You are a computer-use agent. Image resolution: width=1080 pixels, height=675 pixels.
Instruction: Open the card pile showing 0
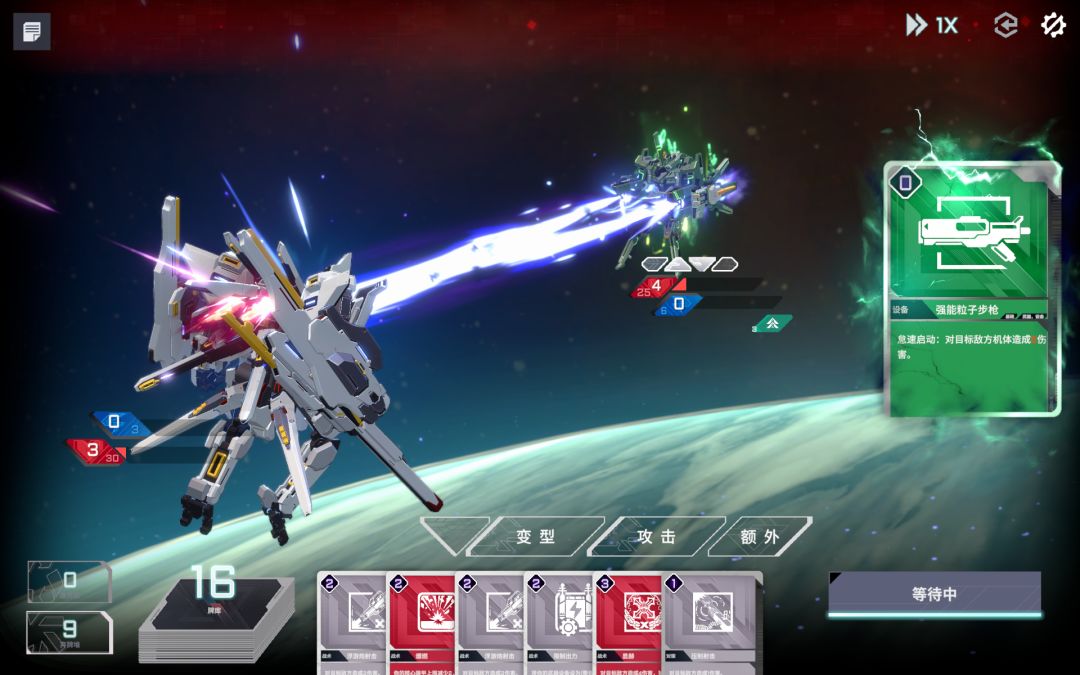point(69,581)
